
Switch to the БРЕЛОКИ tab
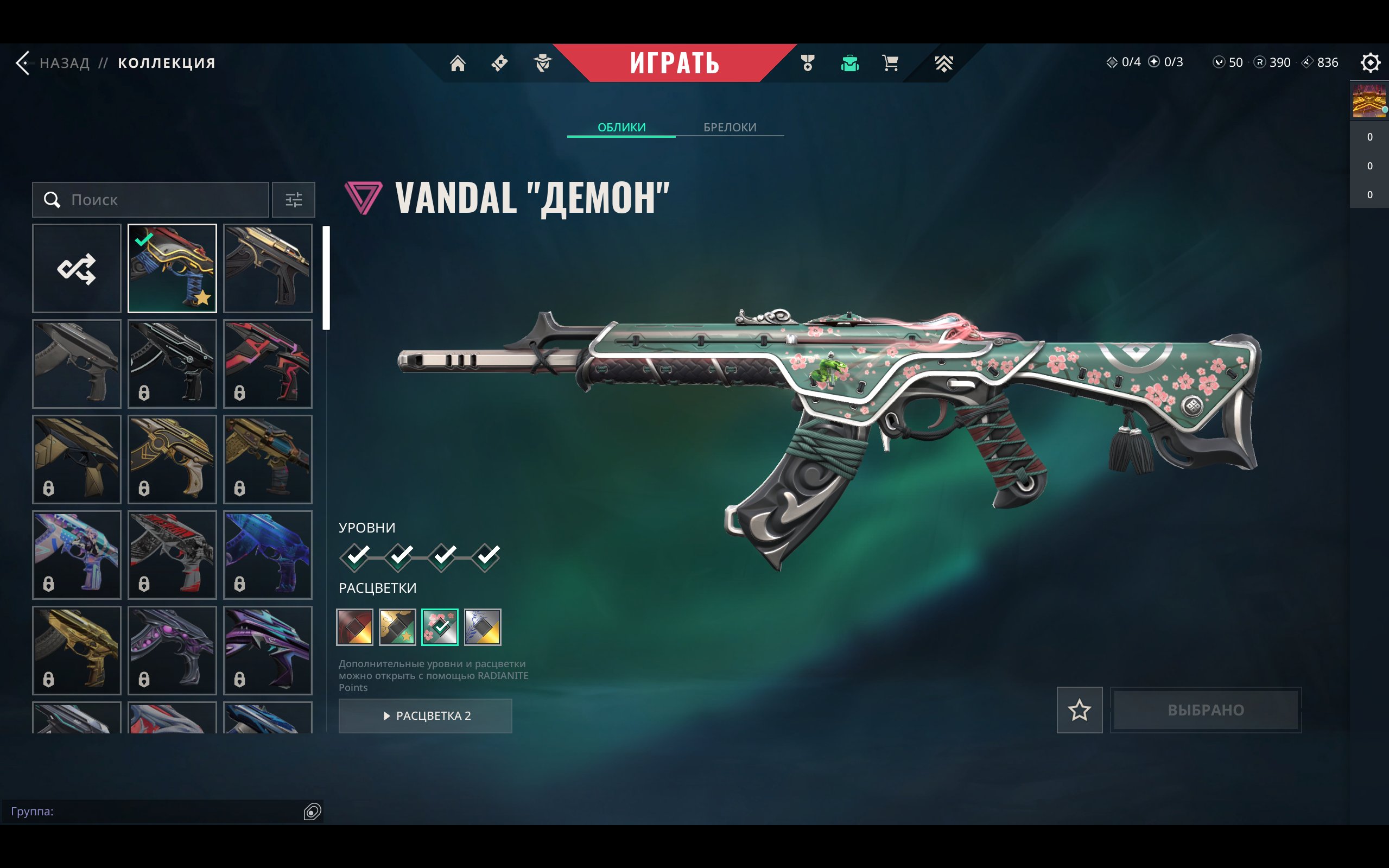coord(730,127)
